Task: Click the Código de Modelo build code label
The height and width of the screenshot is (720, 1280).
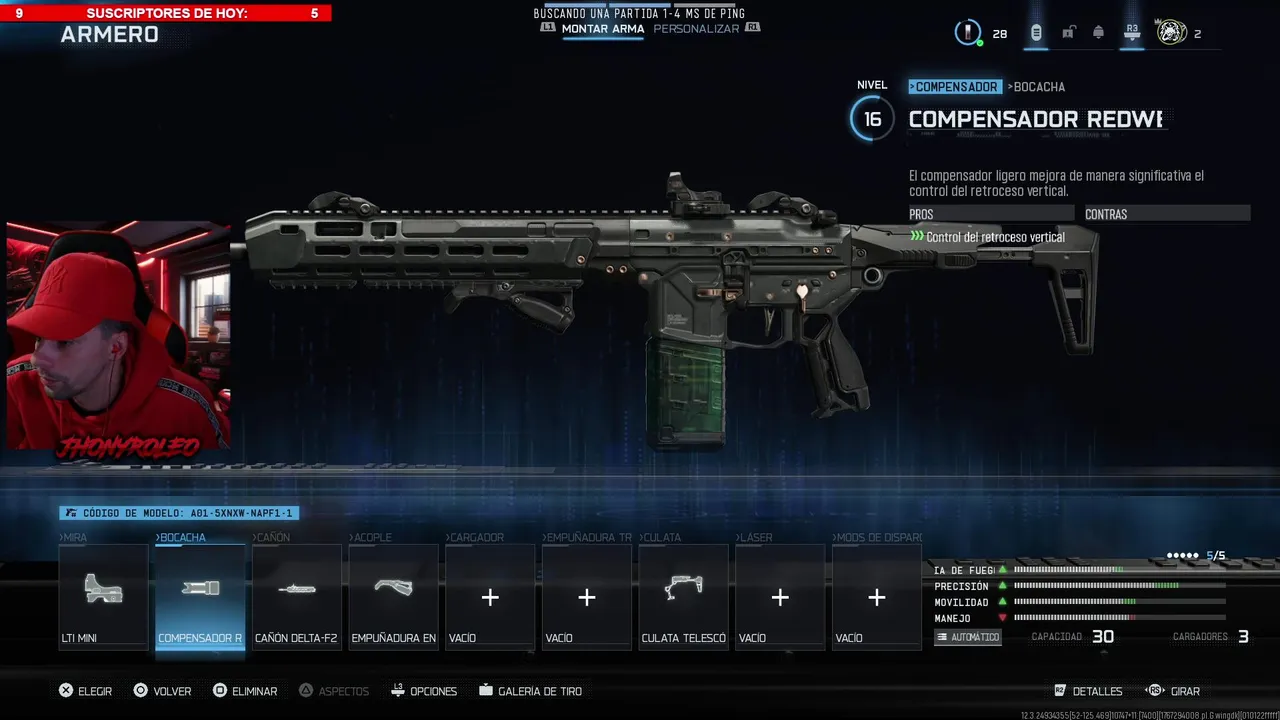Action: [x=179, y=513]
